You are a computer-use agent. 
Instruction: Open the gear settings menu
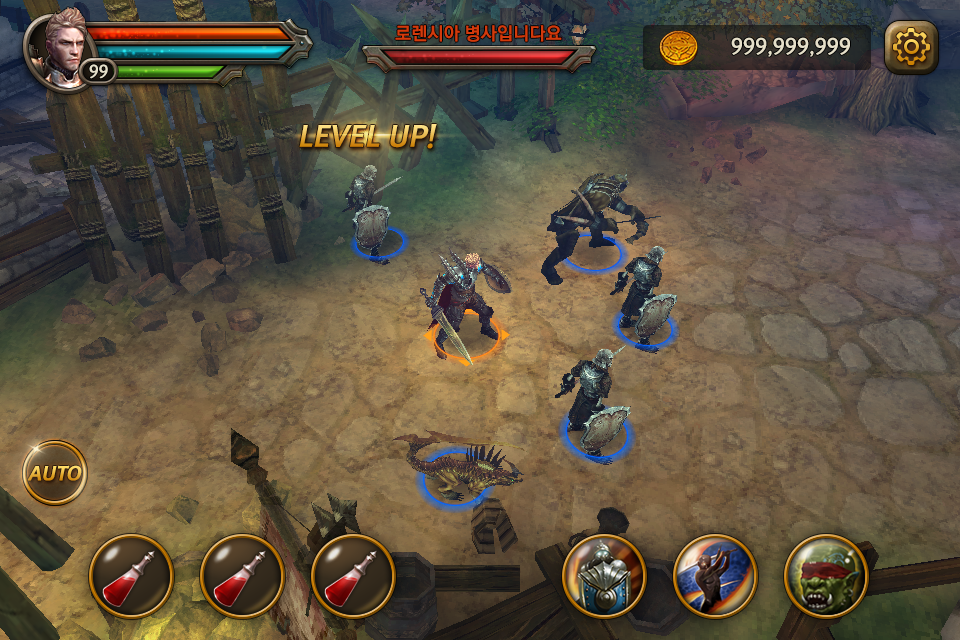pyautogui.click(x=911, y=47)
